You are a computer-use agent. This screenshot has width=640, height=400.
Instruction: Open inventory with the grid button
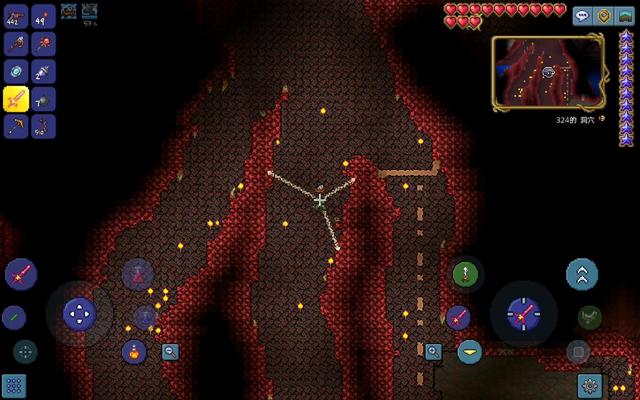click(13, 385)
